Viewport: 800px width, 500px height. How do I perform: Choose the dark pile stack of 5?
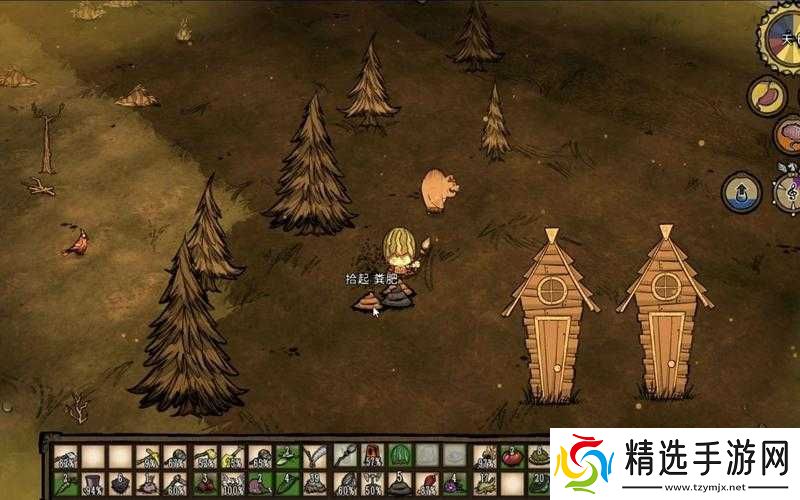(399, 484)
